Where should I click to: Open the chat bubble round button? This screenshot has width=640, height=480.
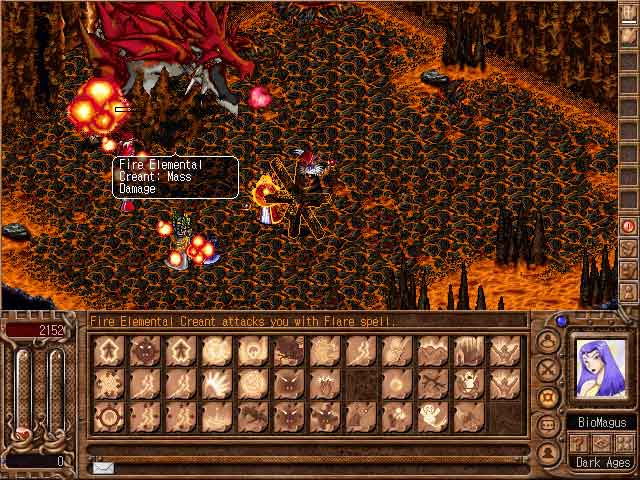click(548, 425)
